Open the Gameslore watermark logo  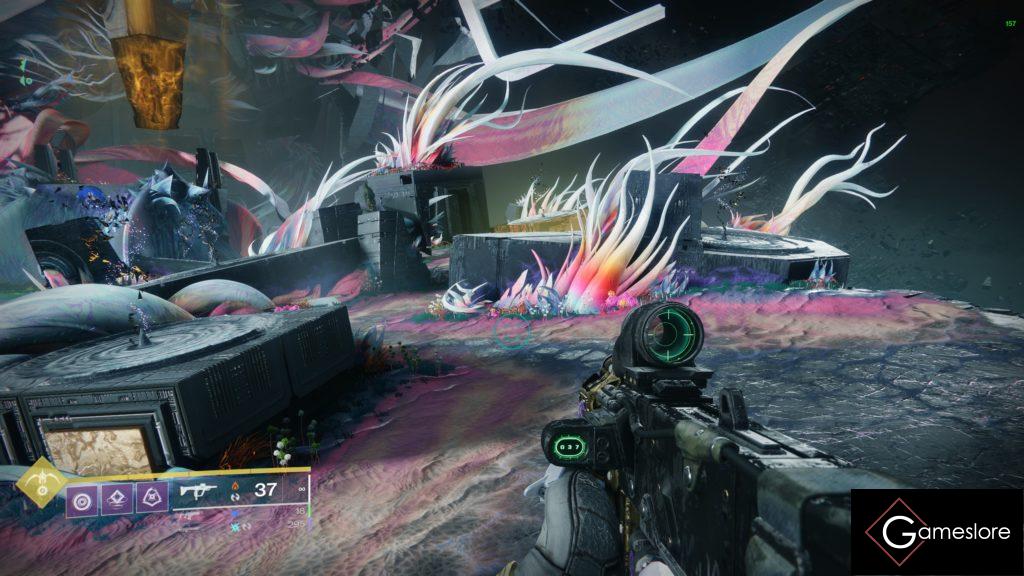click(x=937, y=532)
